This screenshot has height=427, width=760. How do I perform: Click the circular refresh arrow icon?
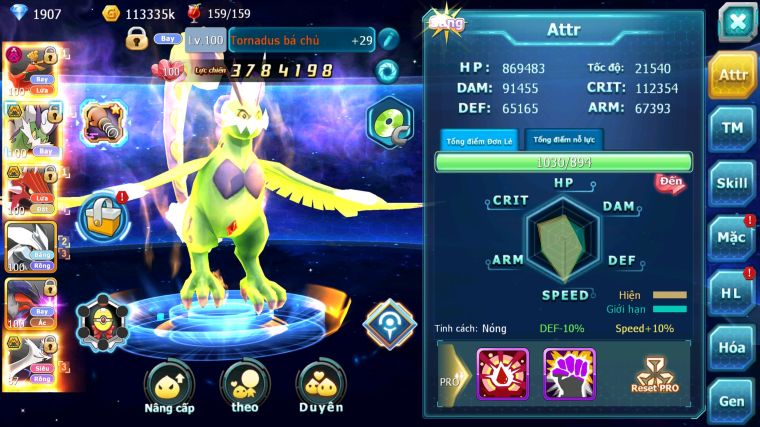point(386,71)
